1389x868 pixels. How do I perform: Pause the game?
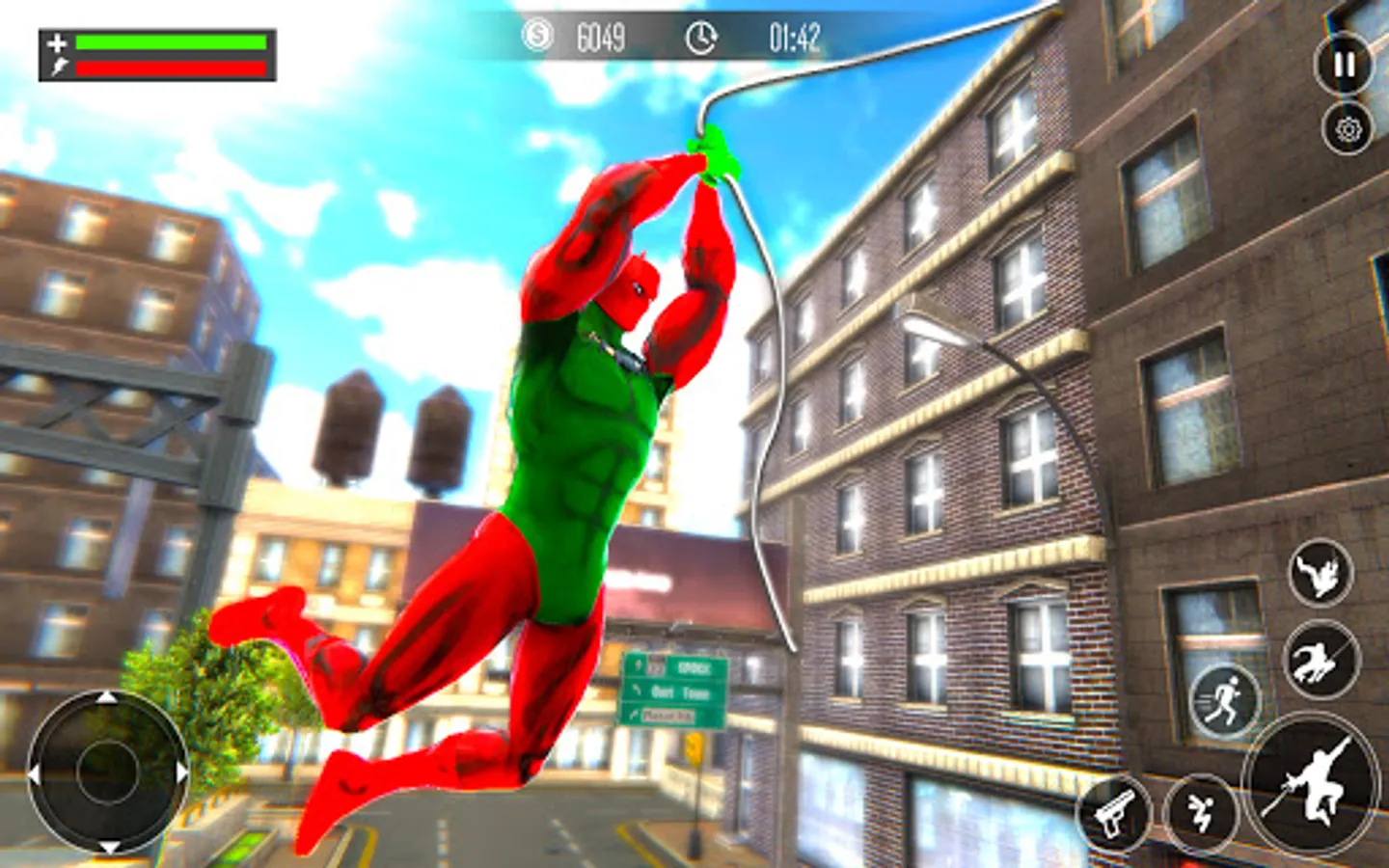1344,64
